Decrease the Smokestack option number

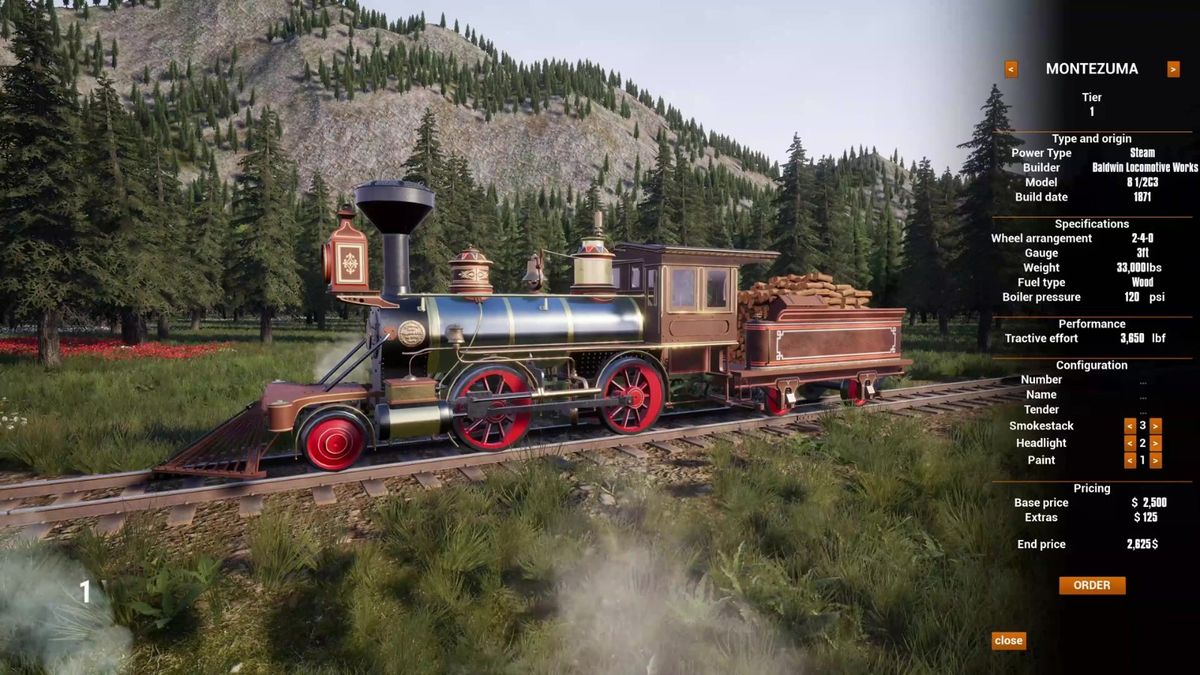point(1130,426)
